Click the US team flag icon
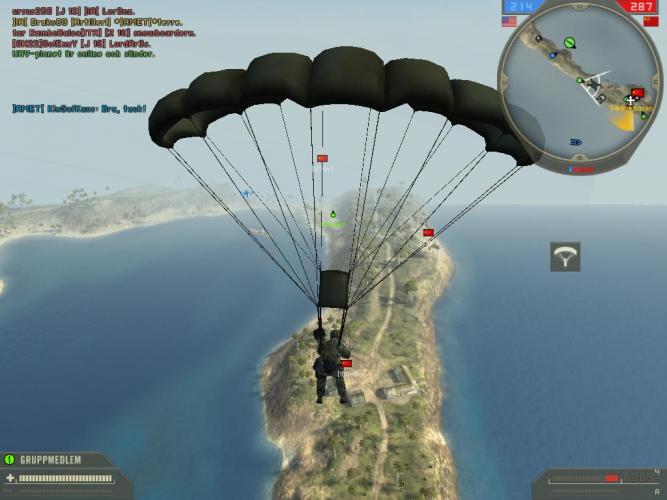The height and width of the screenshot is (500, 667). pos(509,20)
